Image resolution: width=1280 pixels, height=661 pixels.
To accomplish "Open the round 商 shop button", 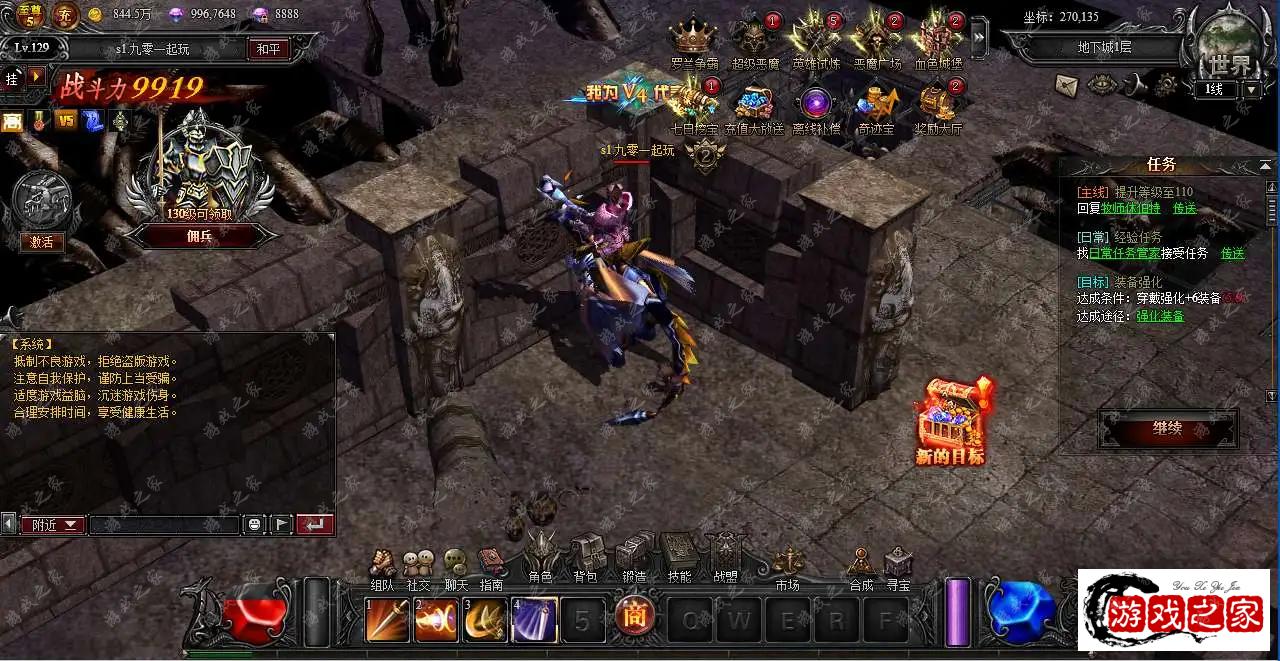I will [x=634, y=616].
